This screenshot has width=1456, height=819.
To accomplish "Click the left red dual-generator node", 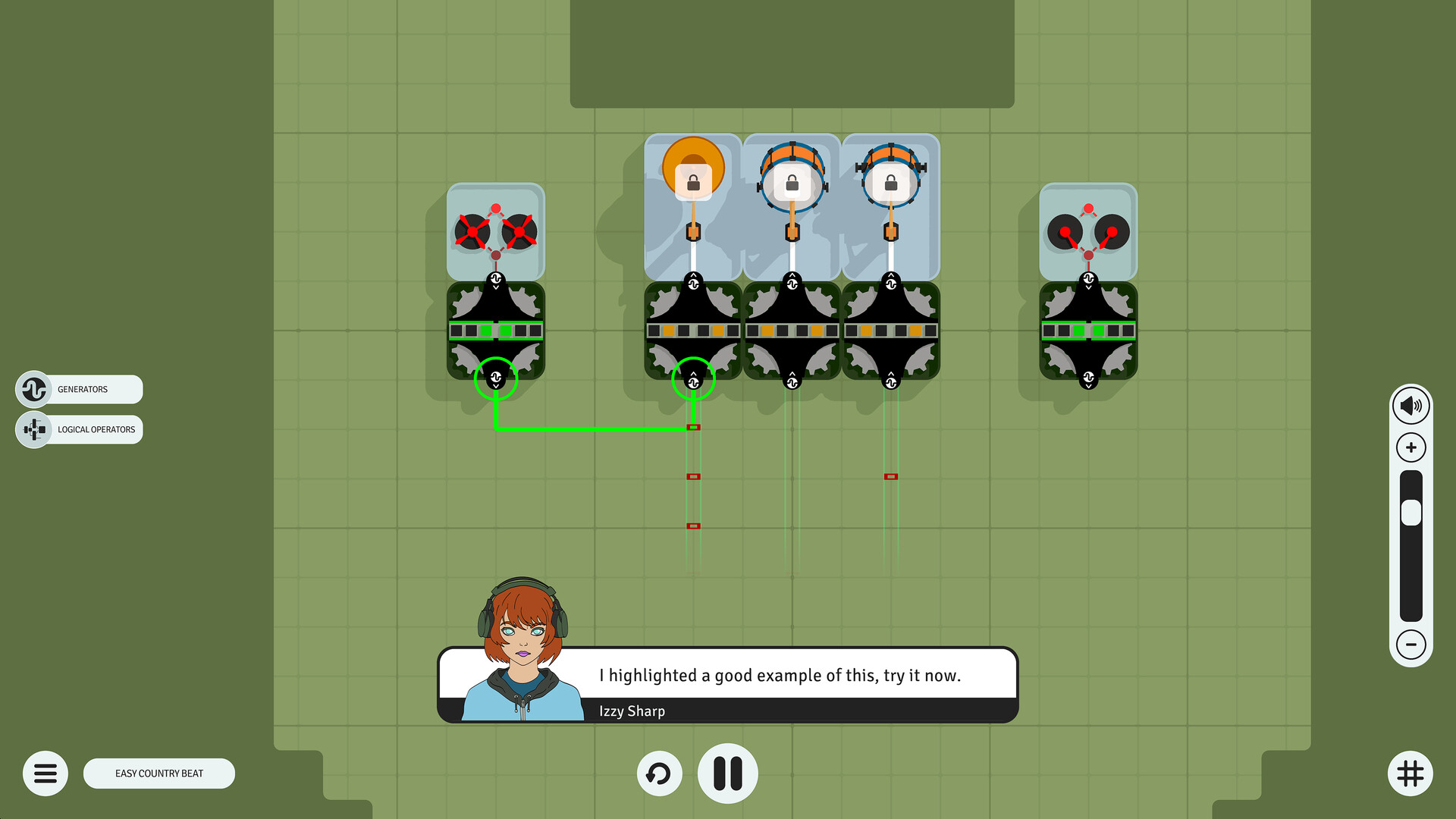I will 494,233.
